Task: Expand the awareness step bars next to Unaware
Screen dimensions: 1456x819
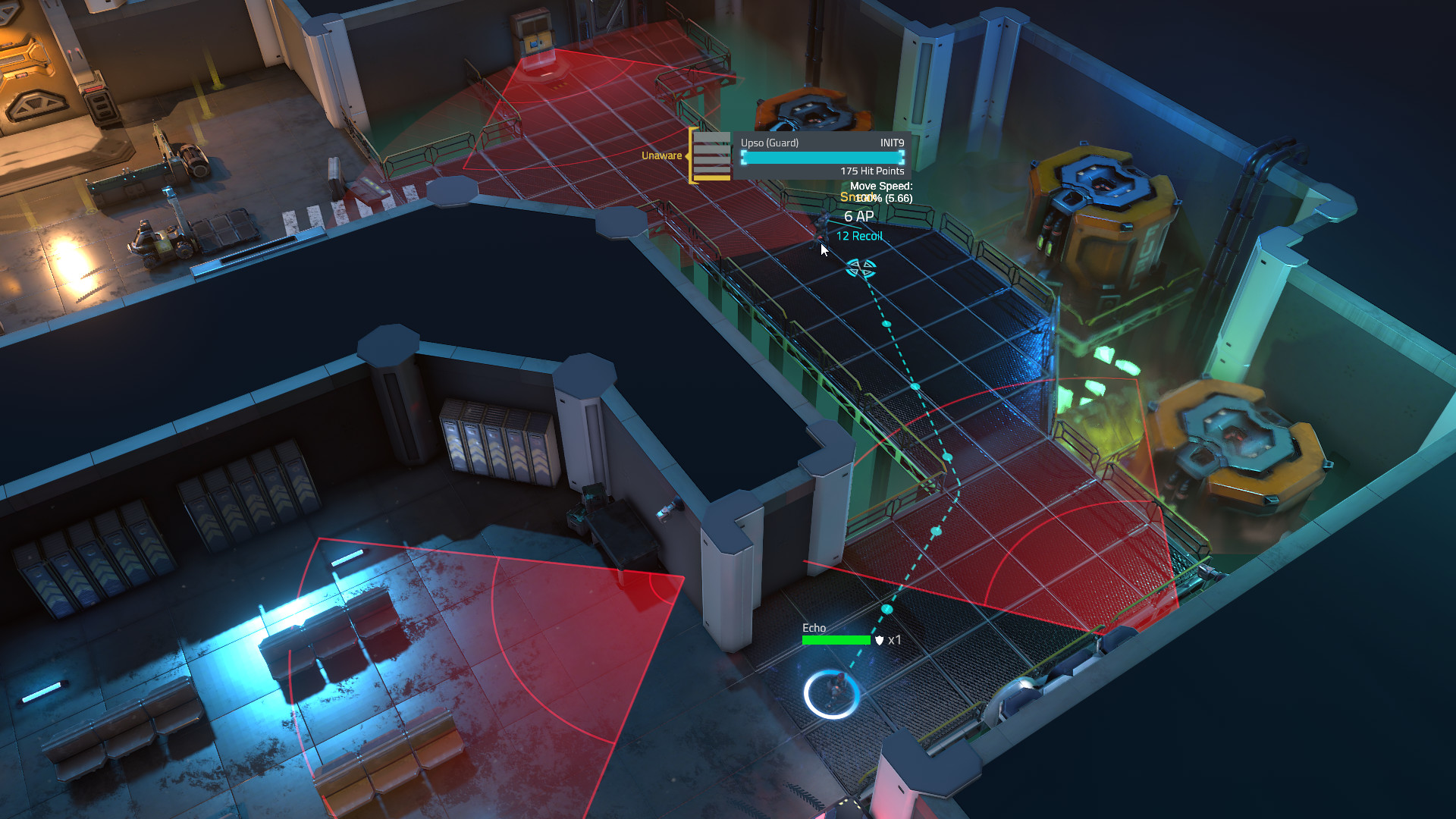Action: click(711, 155)
